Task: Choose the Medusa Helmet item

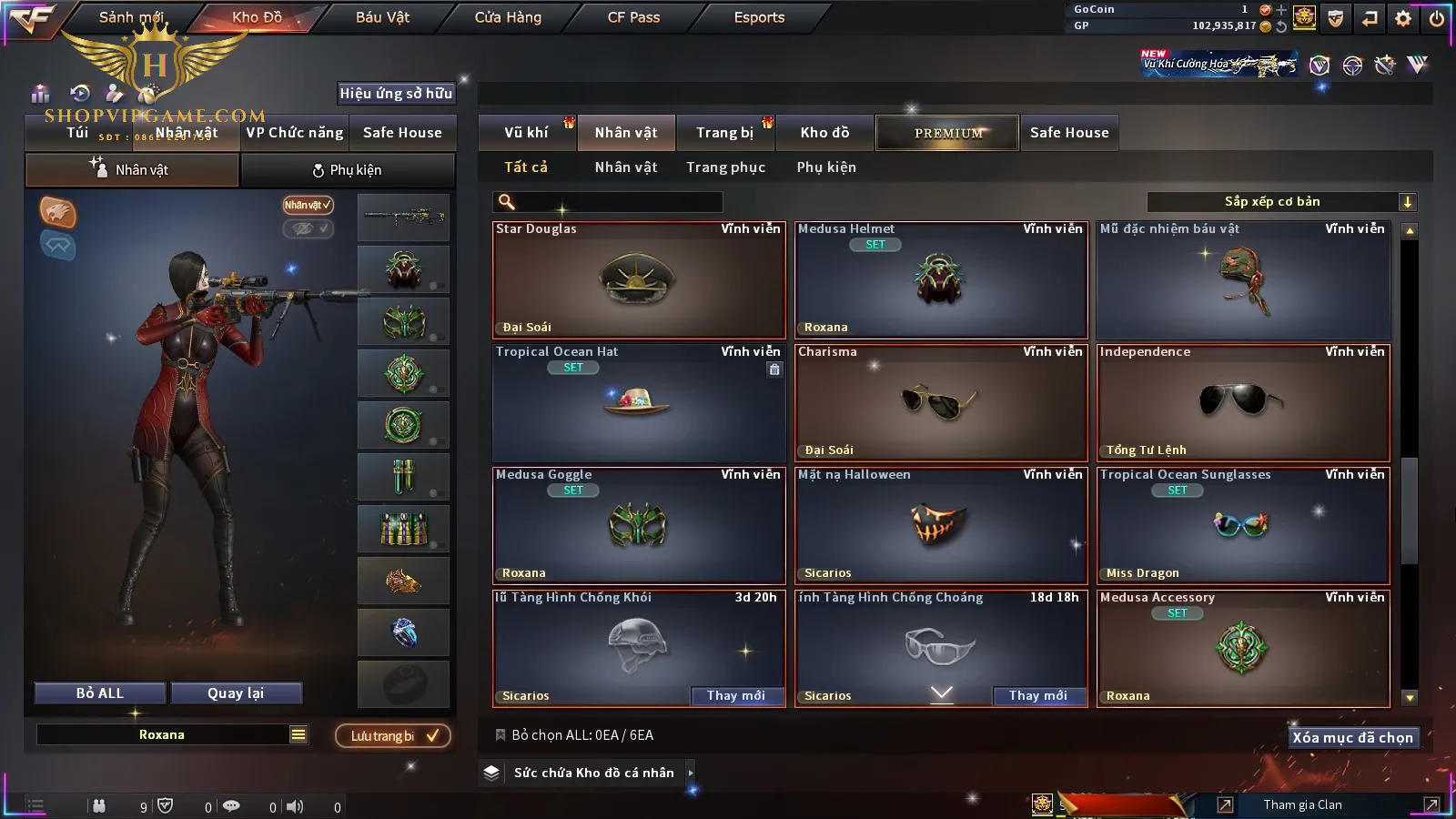Action: click(940, 280)
